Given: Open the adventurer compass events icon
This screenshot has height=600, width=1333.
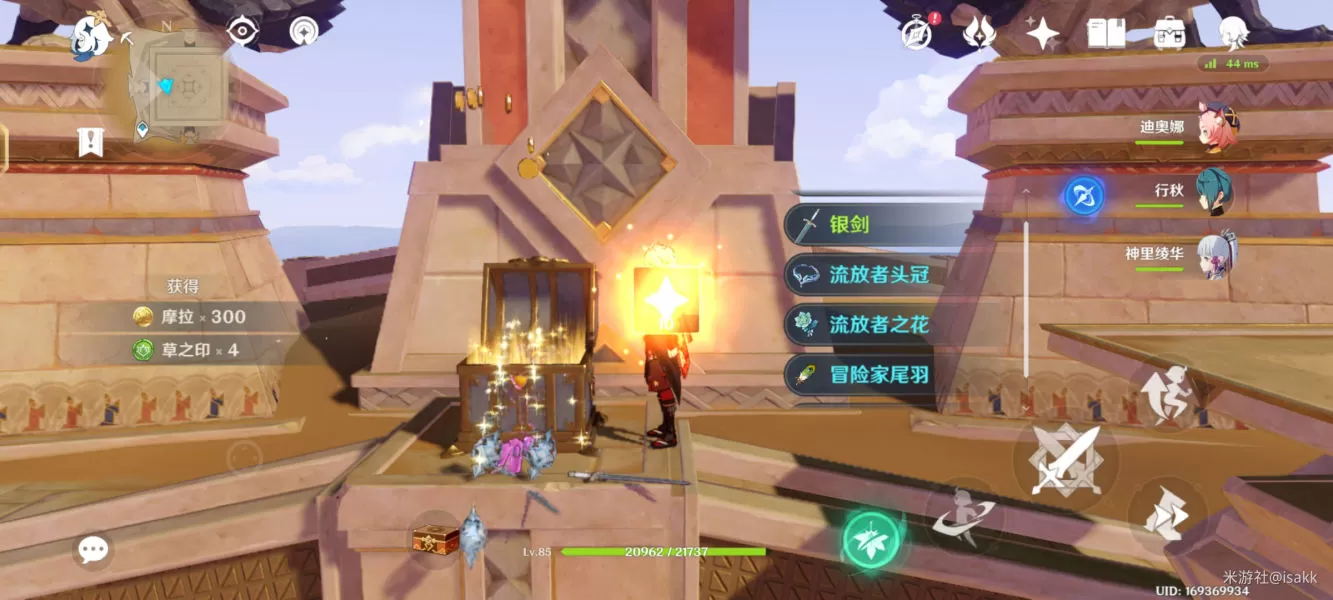Looking at the screenshot, I should 916,33.
